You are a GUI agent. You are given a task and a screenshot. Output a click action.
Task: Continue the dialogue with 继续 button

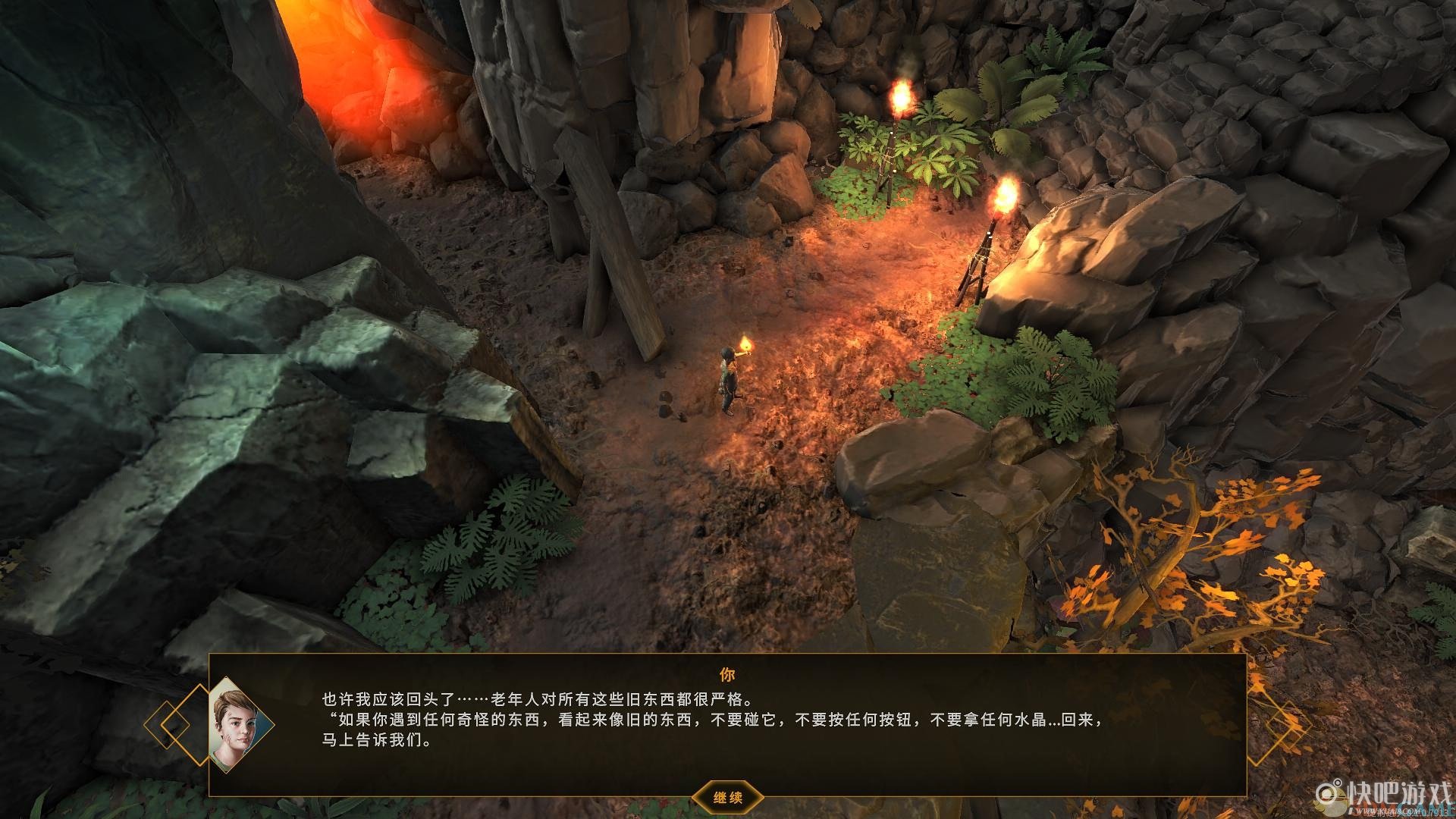coord(727,797)
